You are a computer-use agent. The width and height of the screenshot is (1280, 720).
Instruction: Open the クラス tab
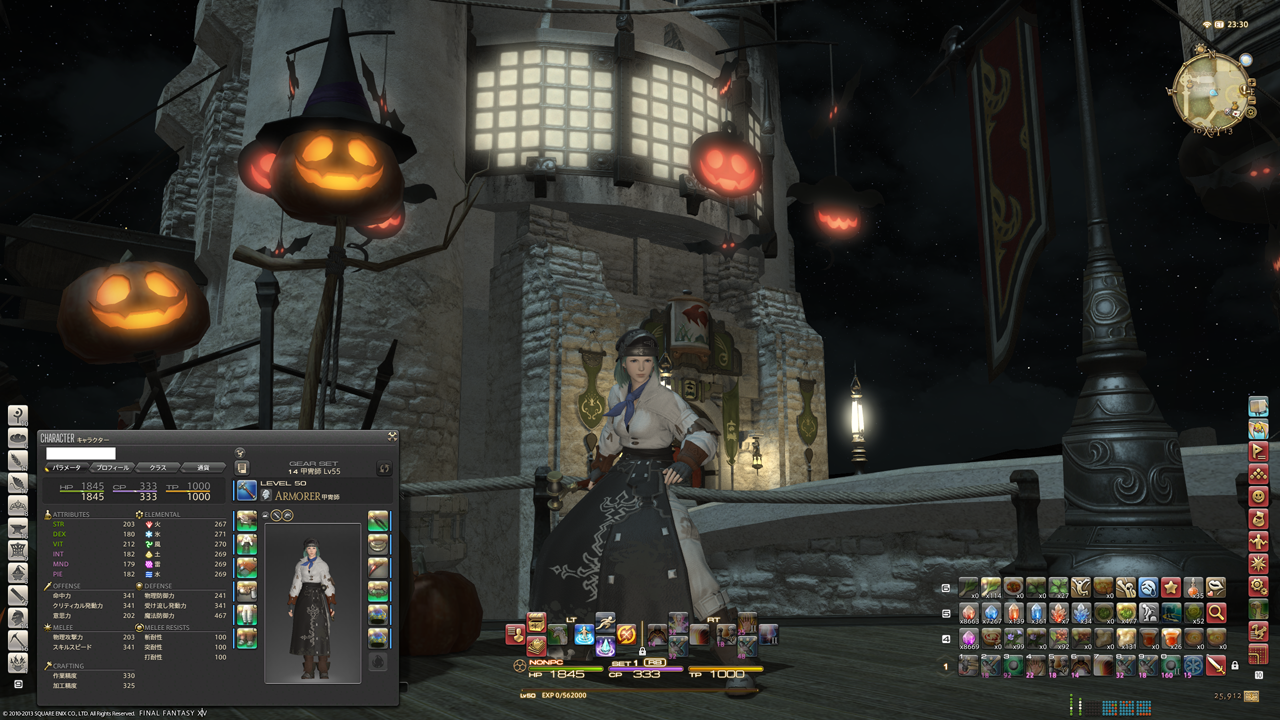point(157,467)
